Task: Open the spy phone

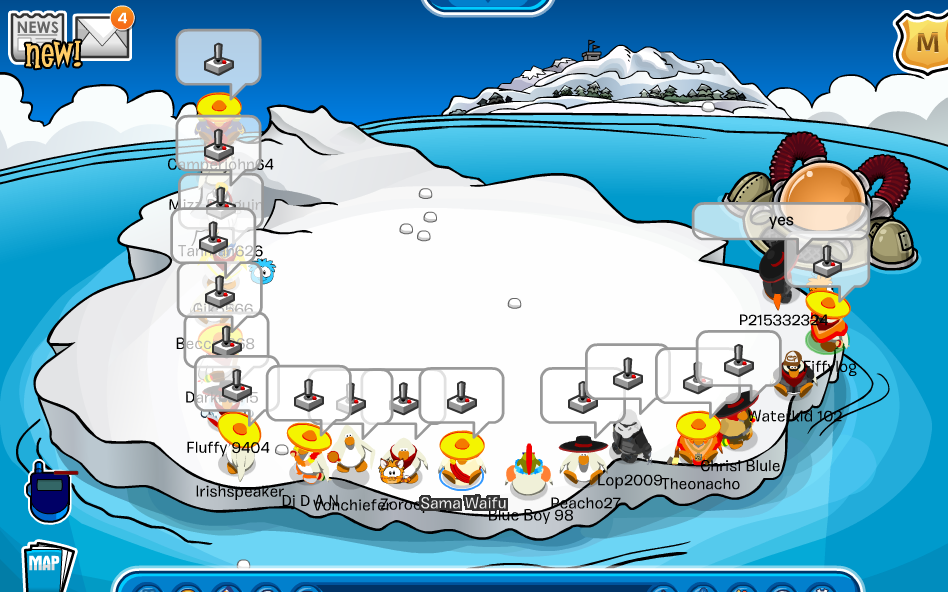Action: pyautogui.click(x=48, y=492)
